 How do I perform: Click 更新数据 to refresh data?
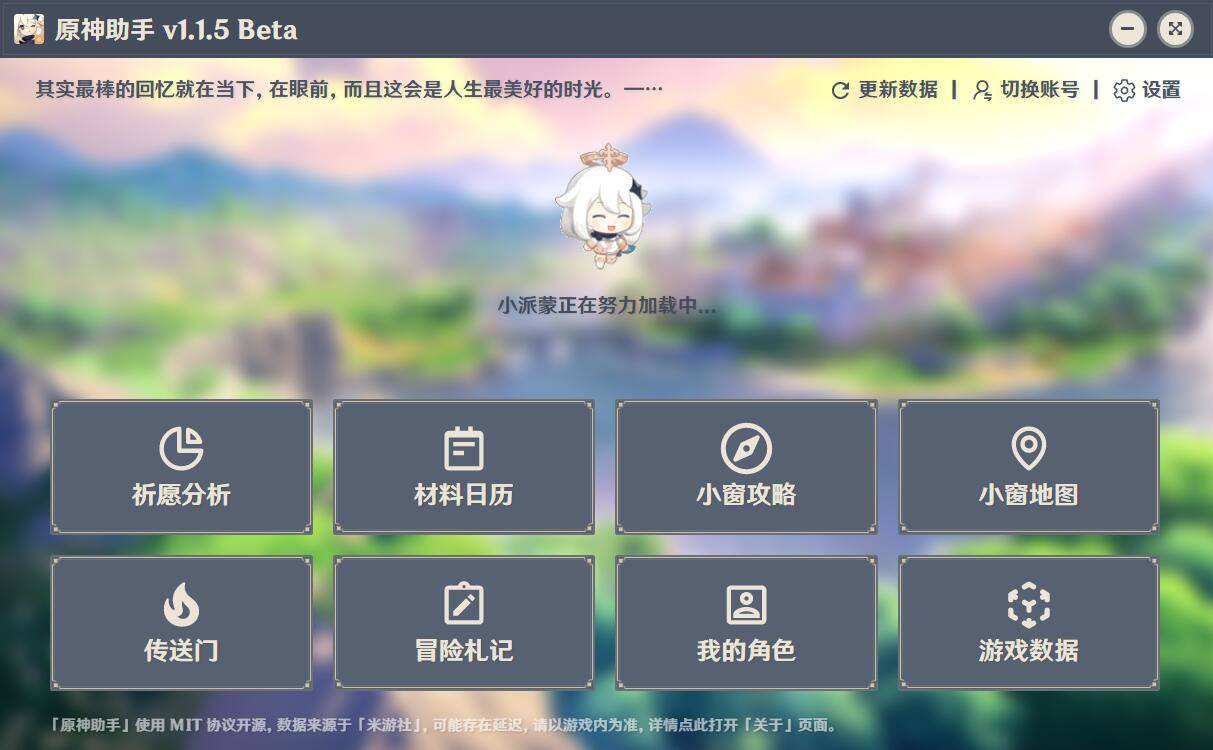click(x=884, y=90)
